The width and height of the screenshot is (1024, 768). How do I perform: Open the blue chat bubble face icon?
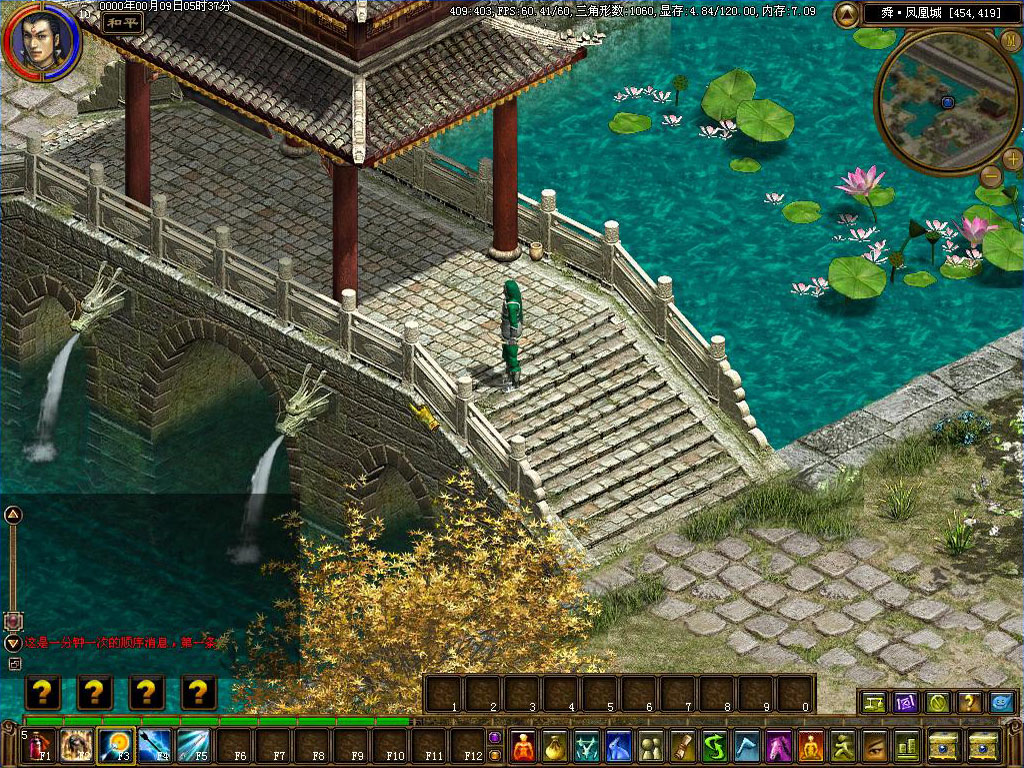coord(1001,702)
